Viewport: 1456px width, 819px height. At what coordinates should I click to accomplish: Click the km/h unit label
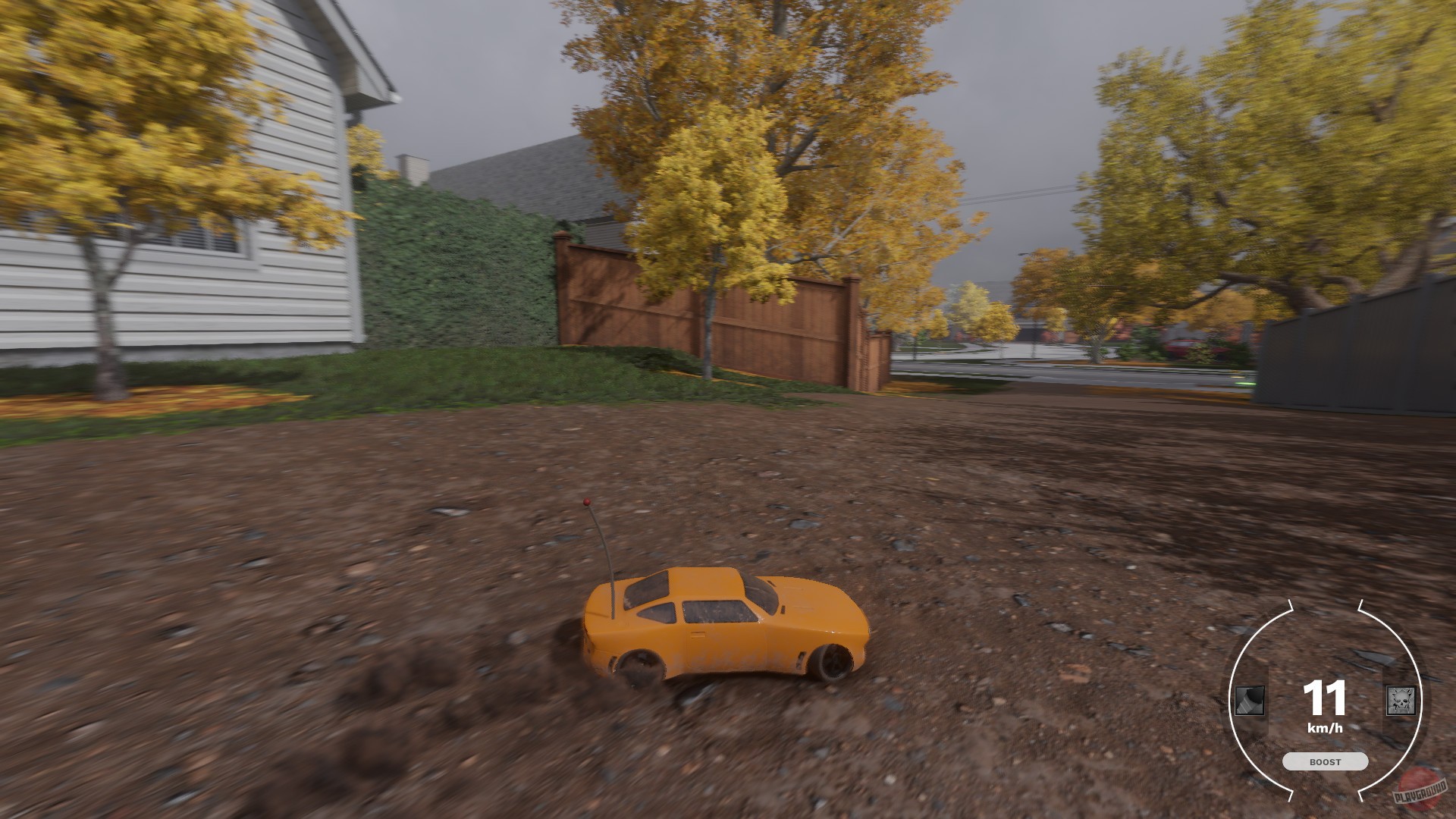(x=1326, y=727)
